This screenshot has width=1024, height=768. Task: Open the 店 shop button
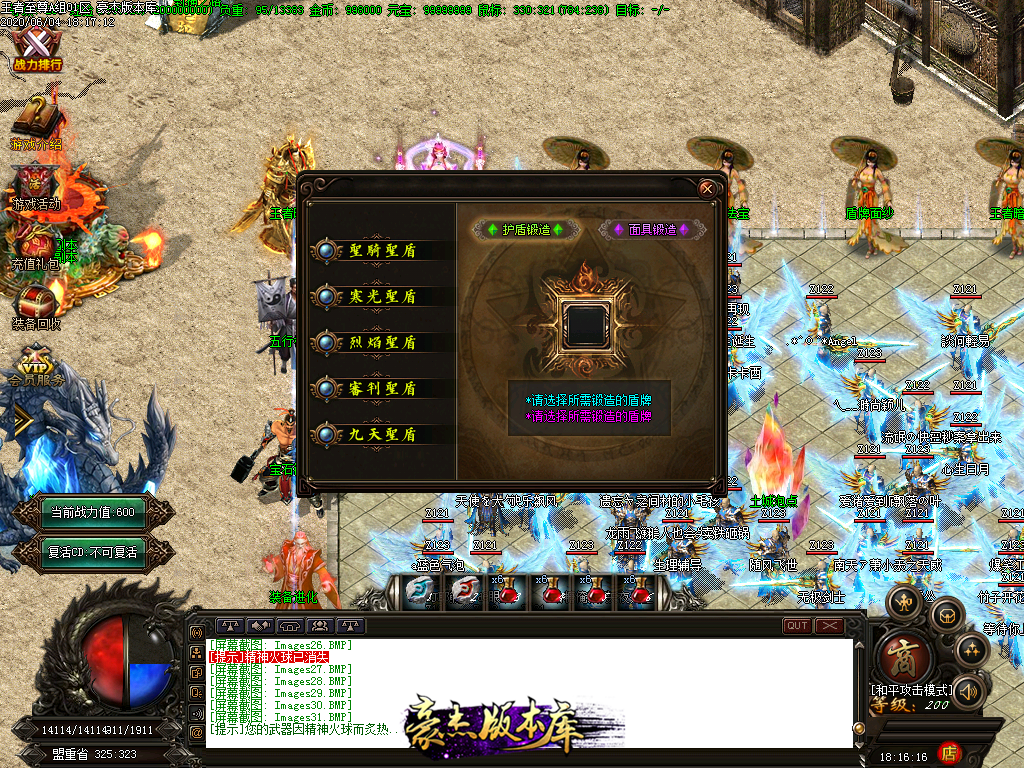pos(949,752)
